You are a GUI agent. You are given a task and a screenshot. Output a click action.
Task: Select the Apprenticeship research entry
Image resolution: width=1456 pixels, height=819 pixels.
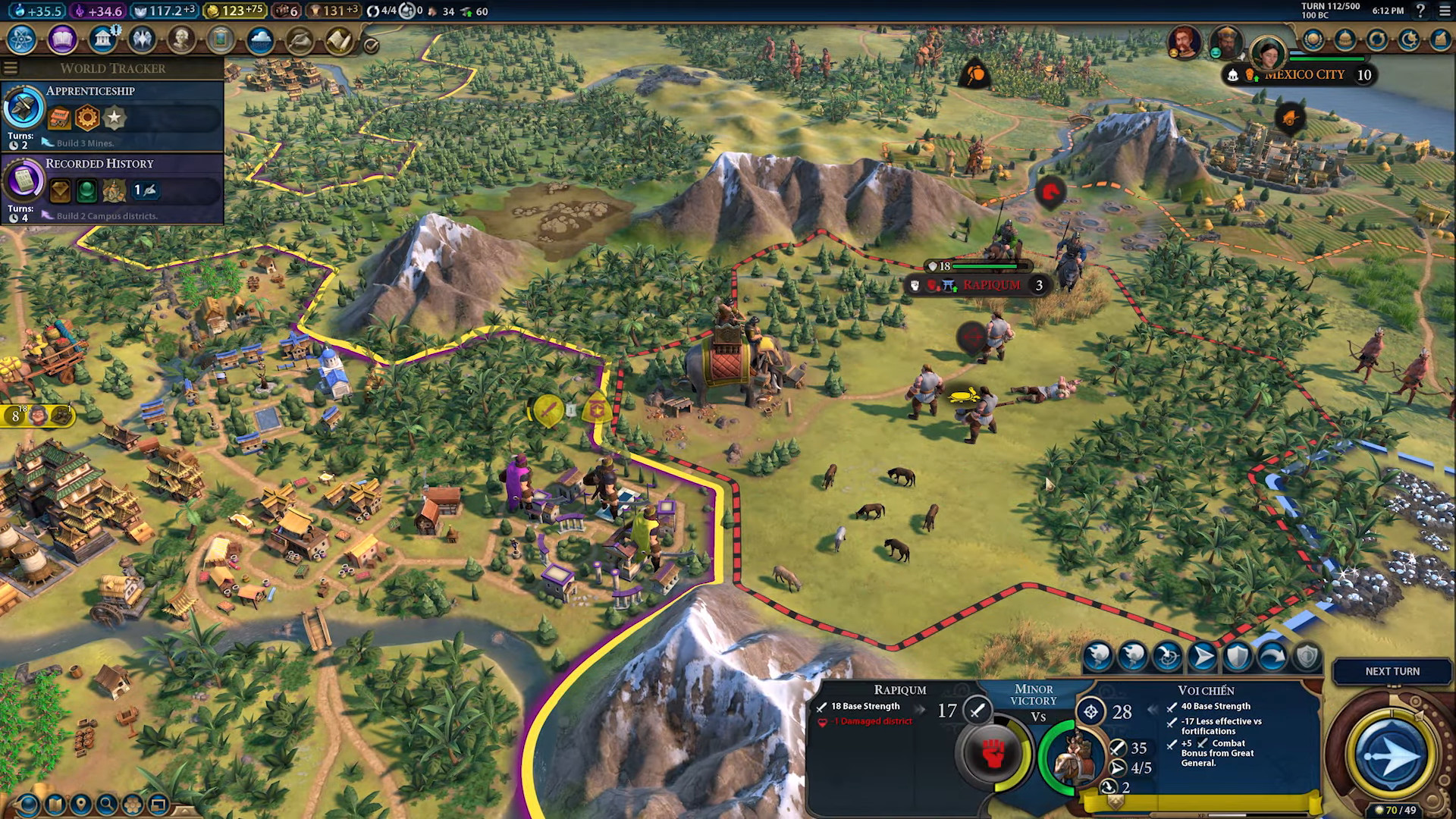(x=112, y=115)
